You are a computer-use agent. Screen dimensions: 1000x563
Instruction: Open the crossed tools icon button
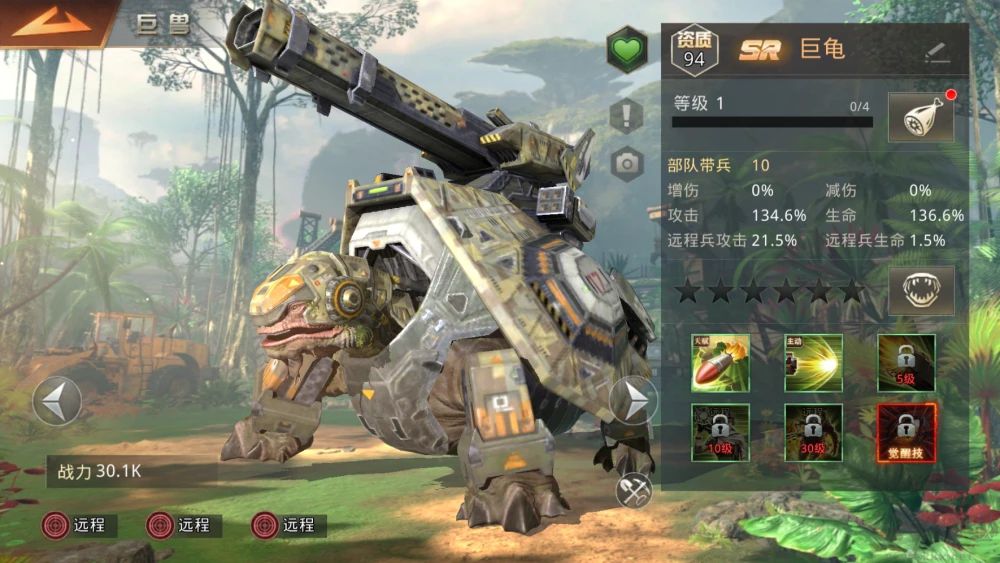tap(634, 490)
